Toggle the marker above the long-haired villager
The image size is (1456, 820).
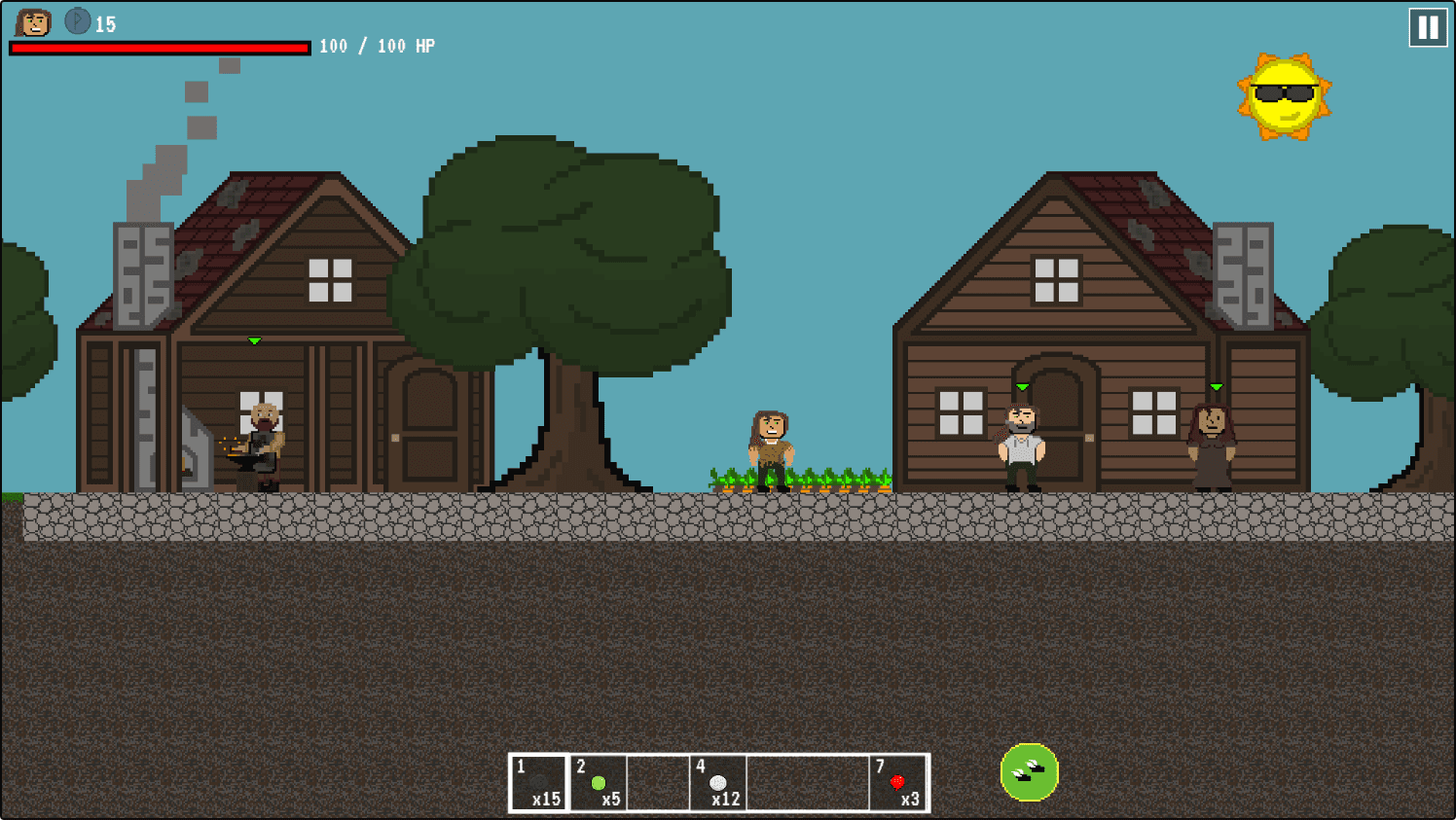1216,385
